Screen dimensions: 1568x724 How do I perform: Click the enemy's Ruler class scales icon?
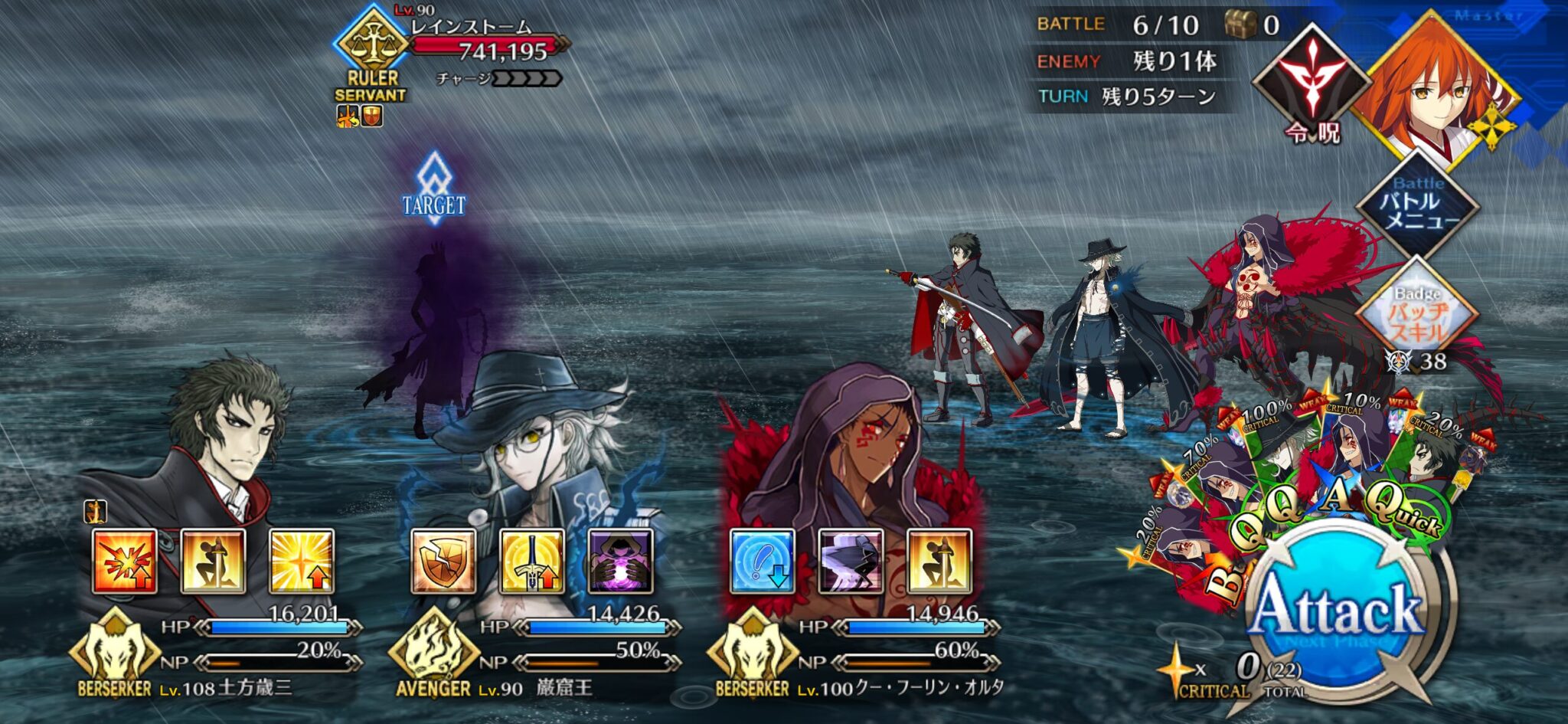[x=375, y=38]
